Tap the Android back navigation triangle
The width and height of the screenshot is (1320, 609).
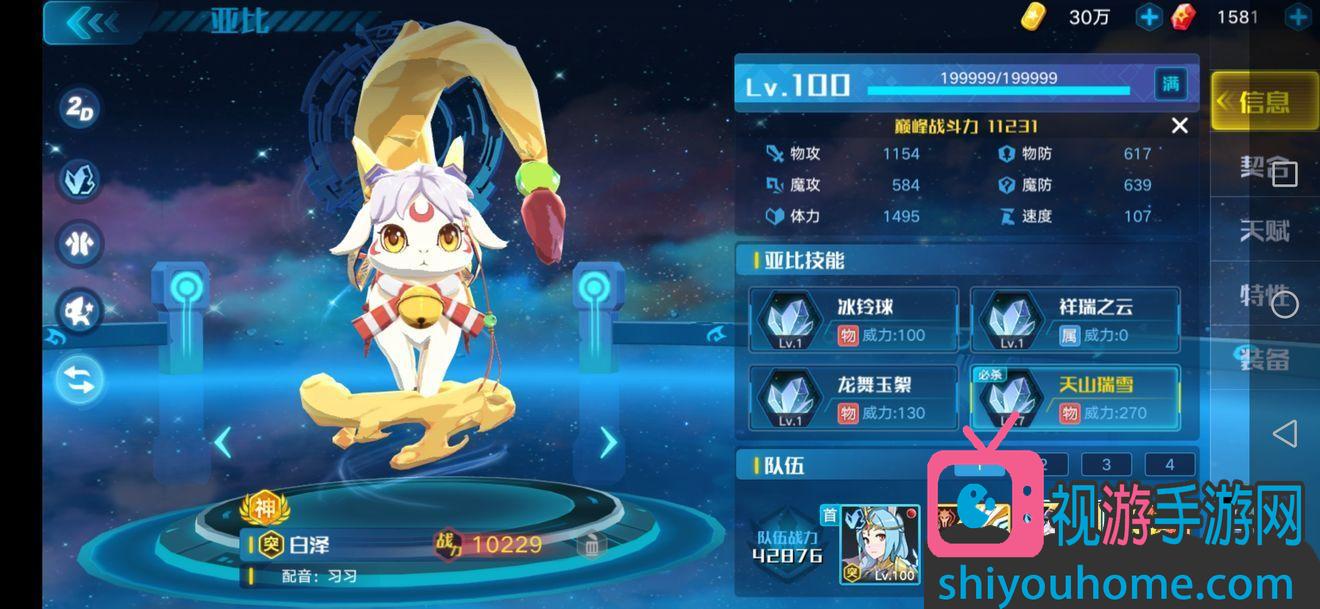click(x=1284, y=433)
